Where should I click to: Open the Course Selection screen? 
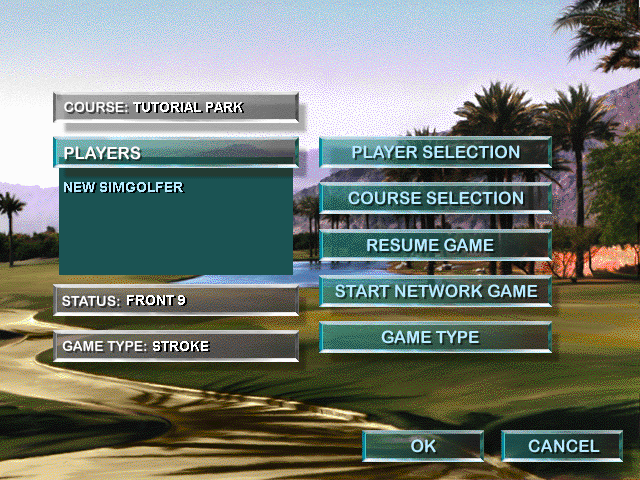click(435, 198)
